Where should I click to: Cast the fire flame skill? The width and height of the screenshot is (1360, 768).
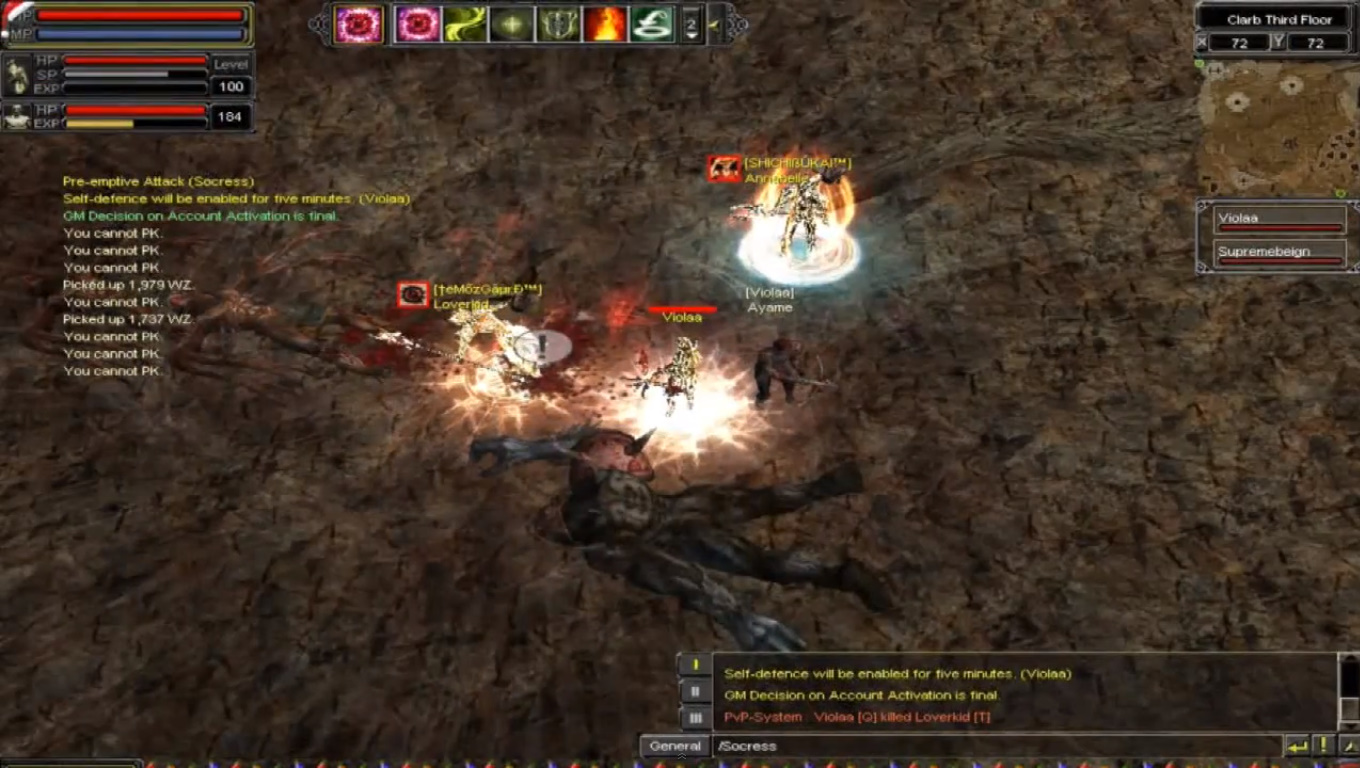[605, 24]
